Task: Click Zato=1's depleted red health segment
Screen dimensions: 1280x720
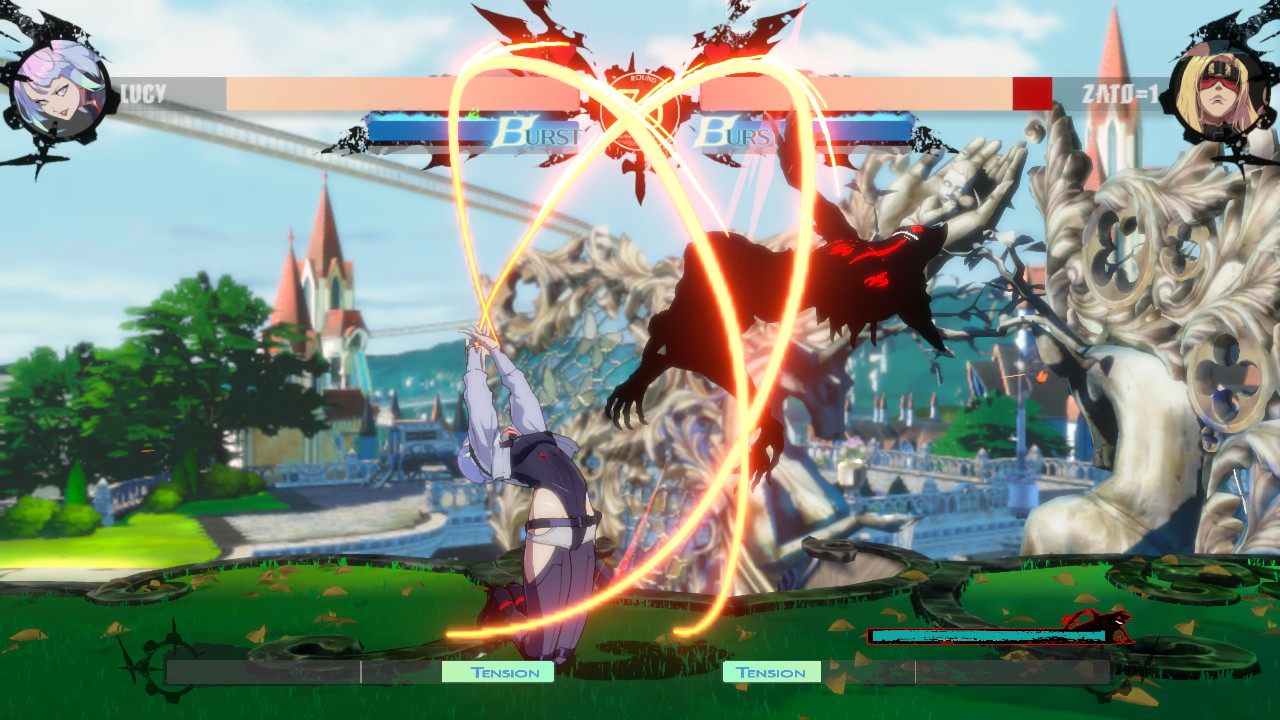Action: pyautogui.click(x=1030, y=93)
